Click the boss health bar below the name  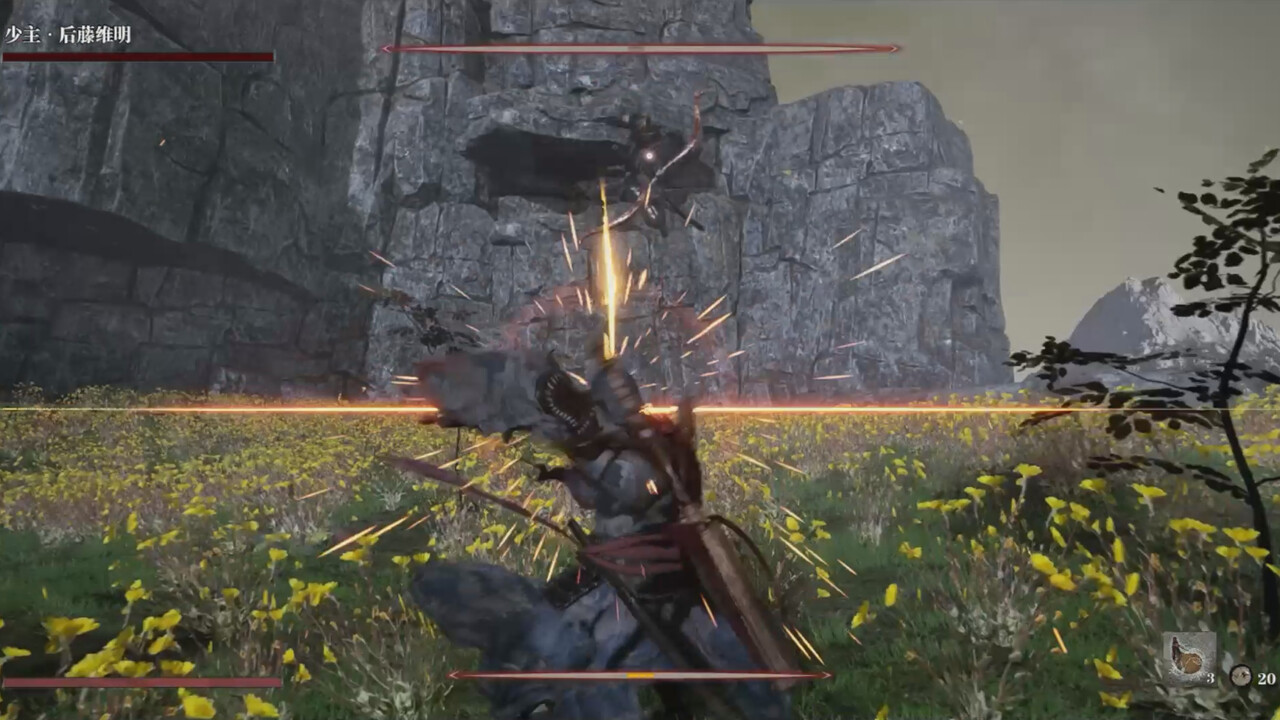[137, 52]
